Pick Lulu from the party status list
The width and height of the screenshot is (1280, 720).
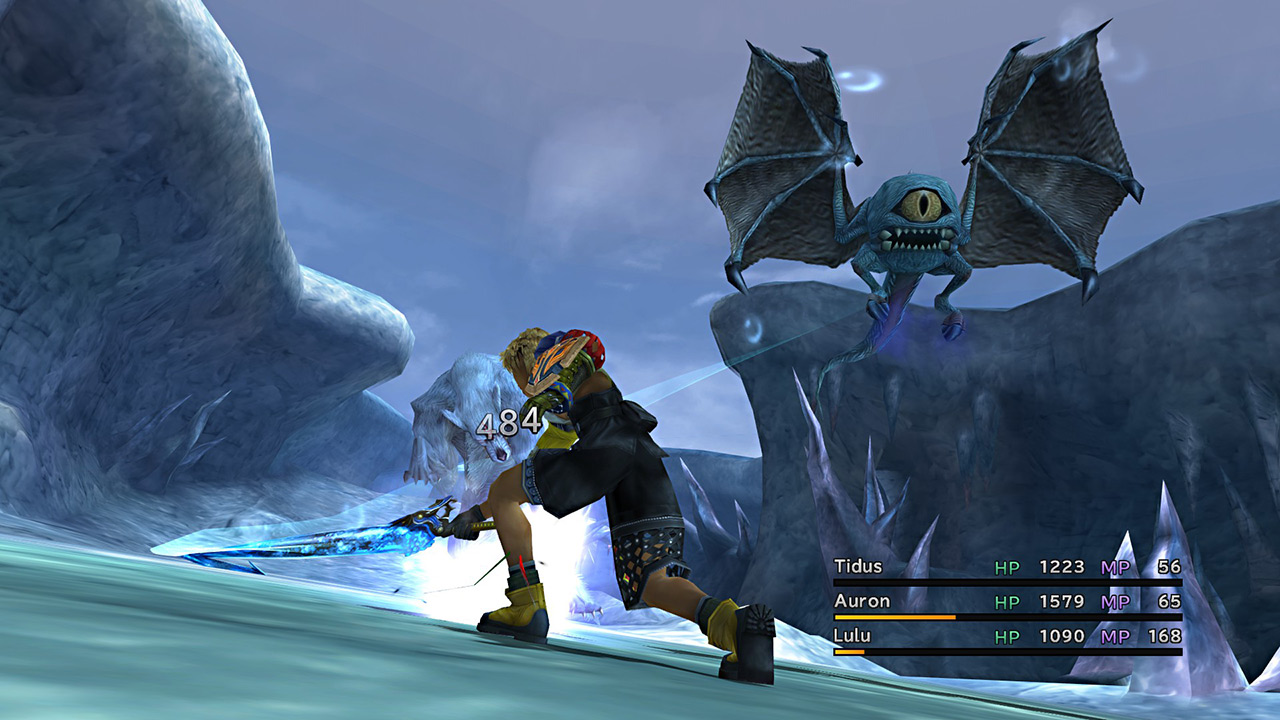853,636
